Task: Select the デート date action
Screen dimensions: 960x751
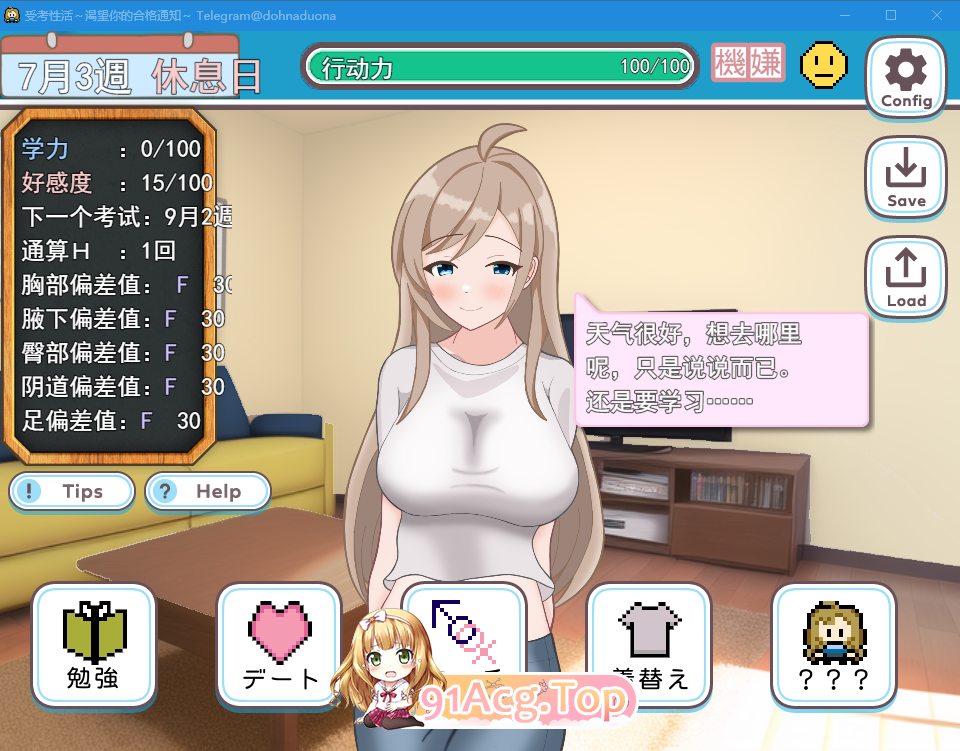Action: 279,646
